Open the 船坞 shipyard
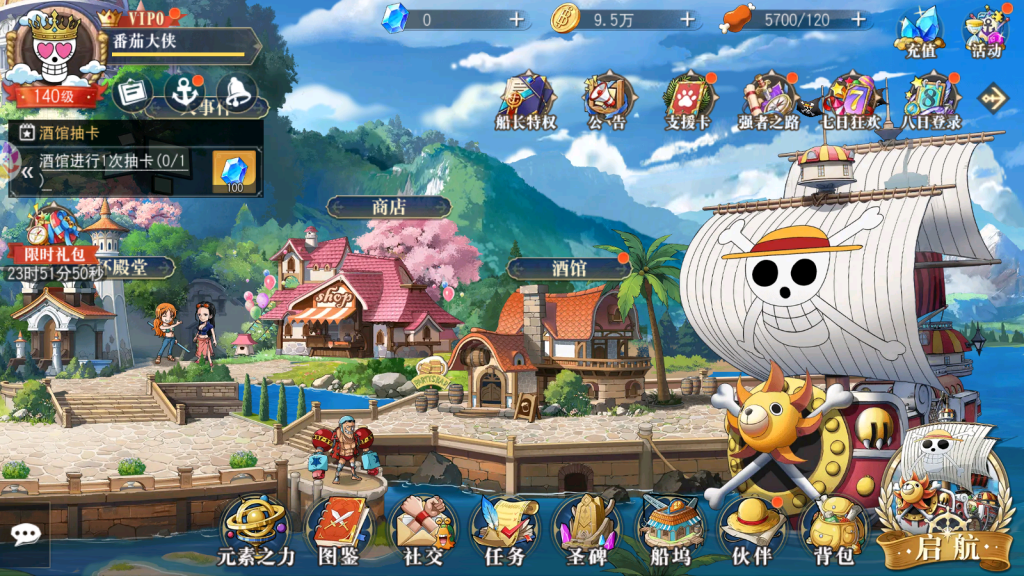Screen dimensions: 1024x576 pos(669,526)
